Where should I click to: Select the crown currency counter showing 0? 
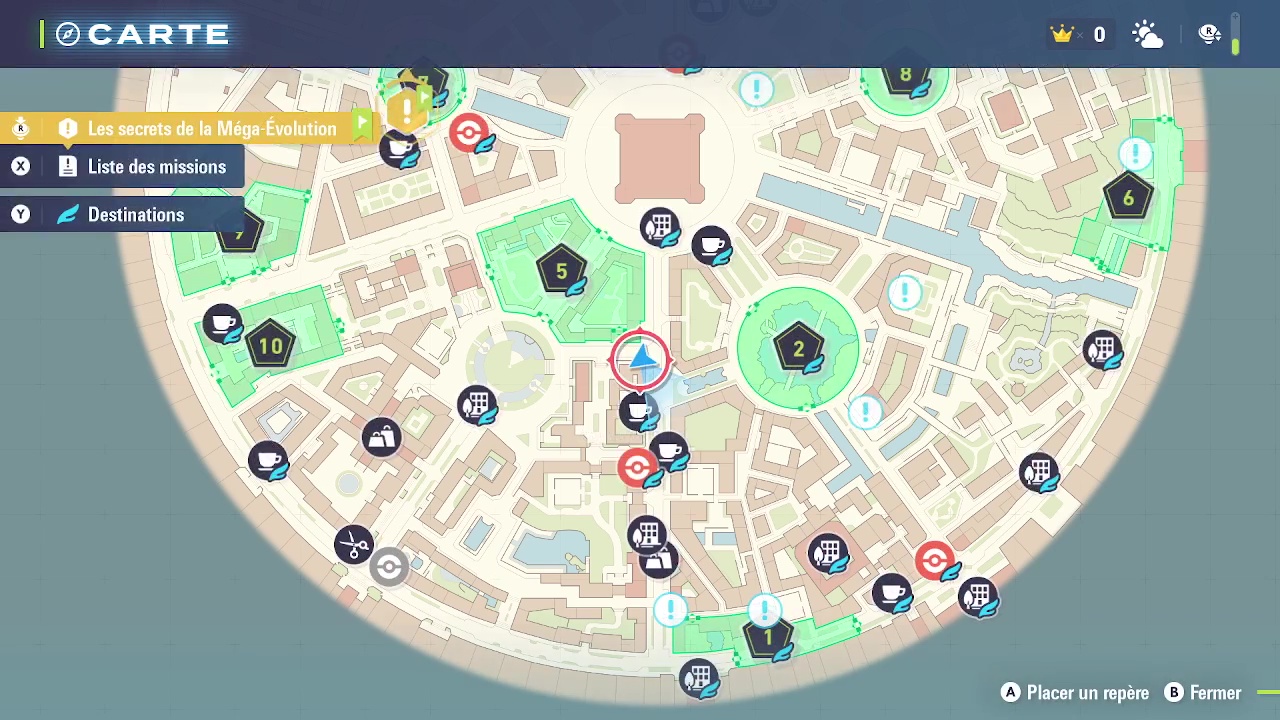tap(1080, 34)
